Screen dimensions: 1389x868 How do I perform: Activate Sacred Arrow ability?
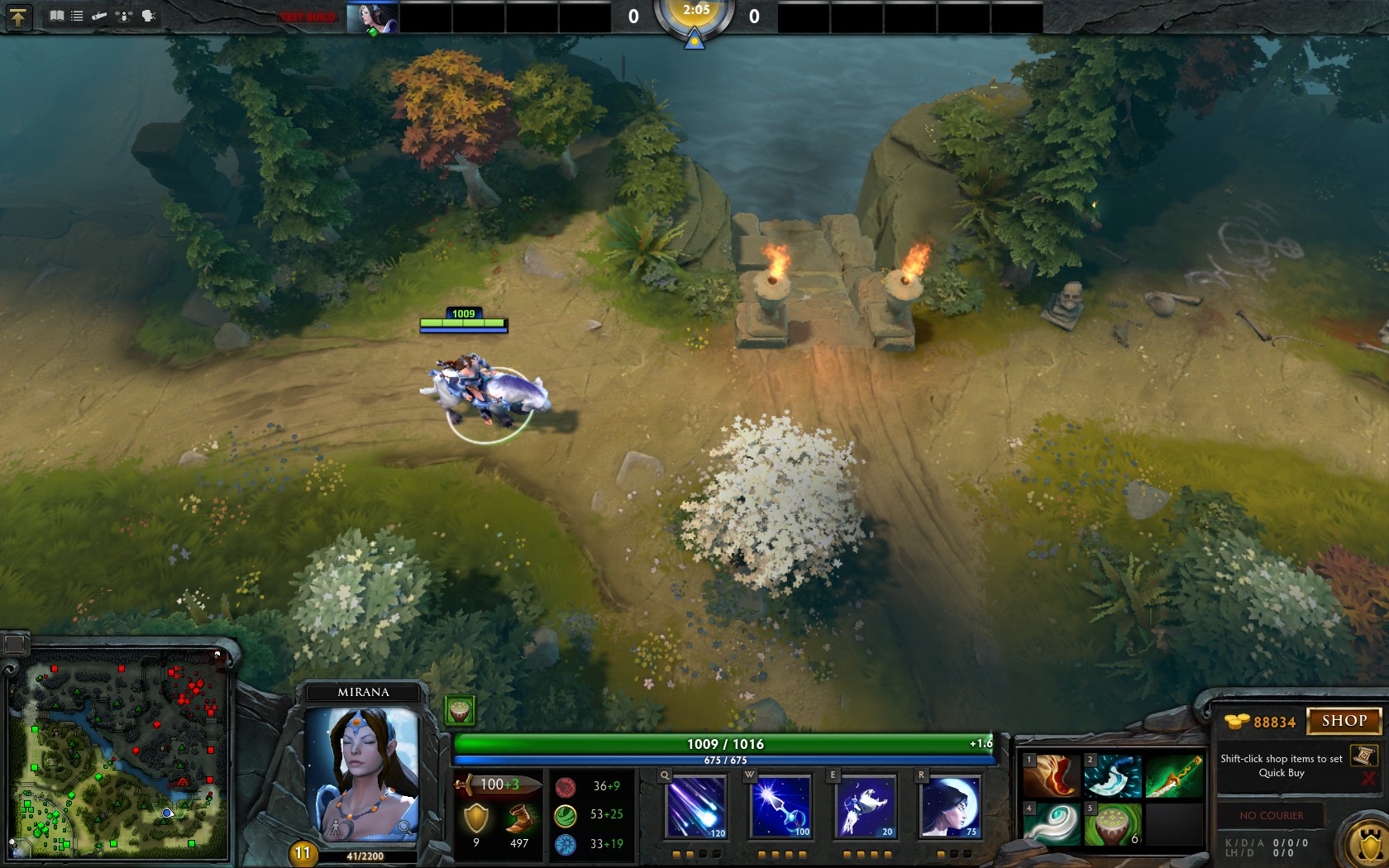click(781, 806)
